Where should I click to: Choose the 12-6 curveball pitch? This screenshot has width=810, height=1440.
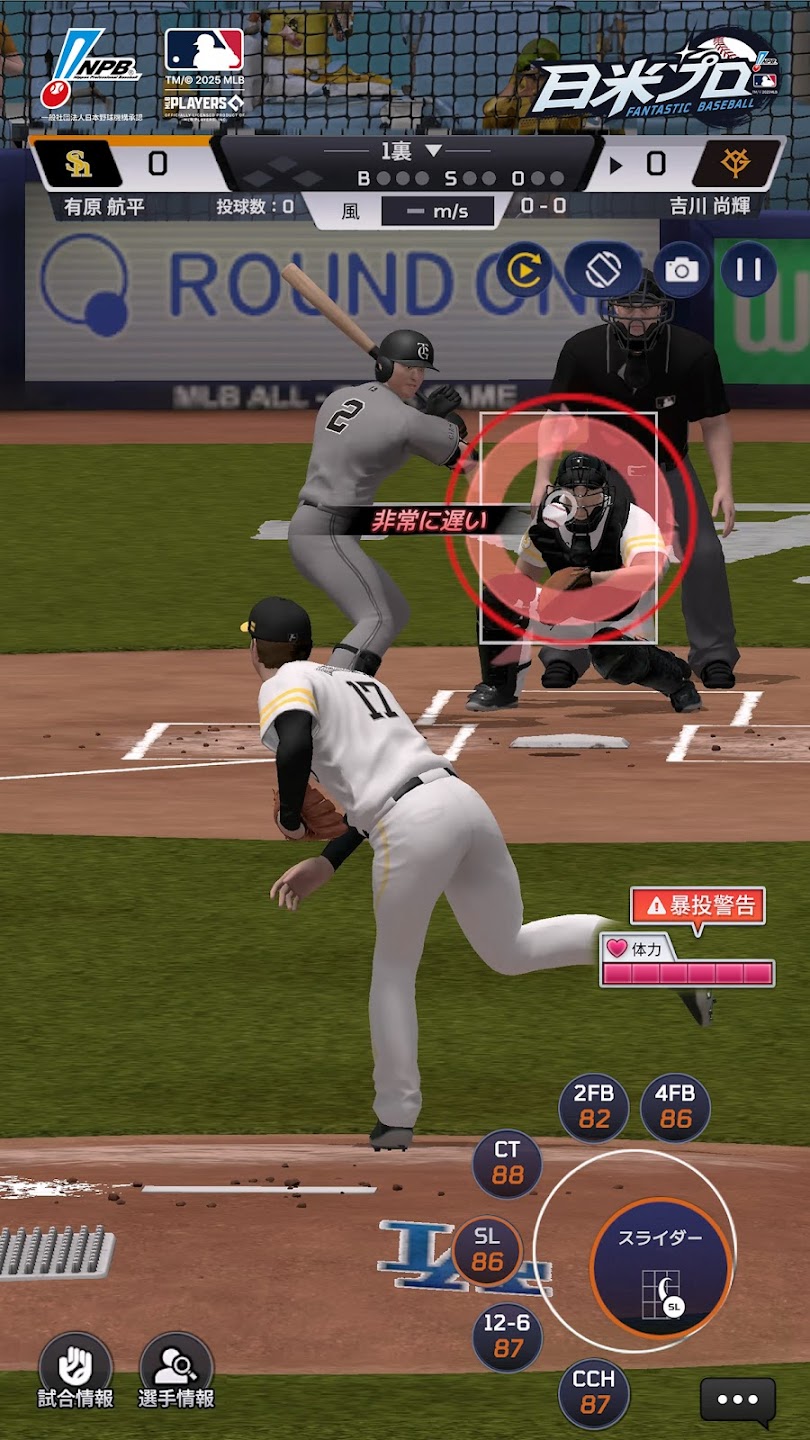coord(508,1337)
